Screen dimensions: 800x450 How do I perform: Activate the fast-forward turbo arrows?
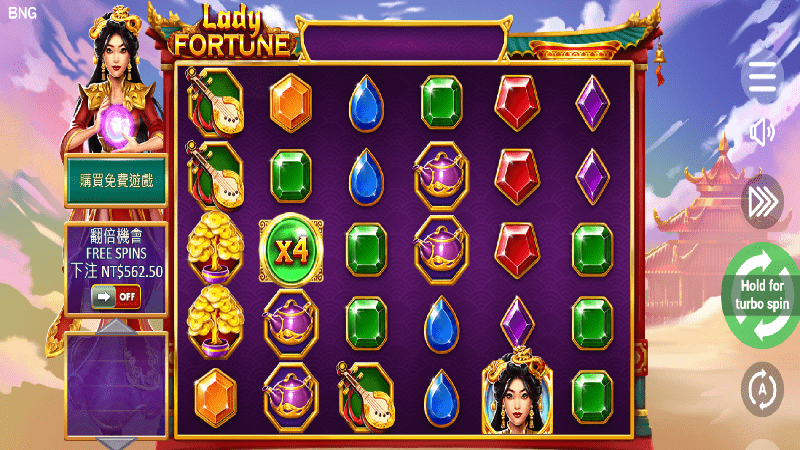tap(763, 202)
